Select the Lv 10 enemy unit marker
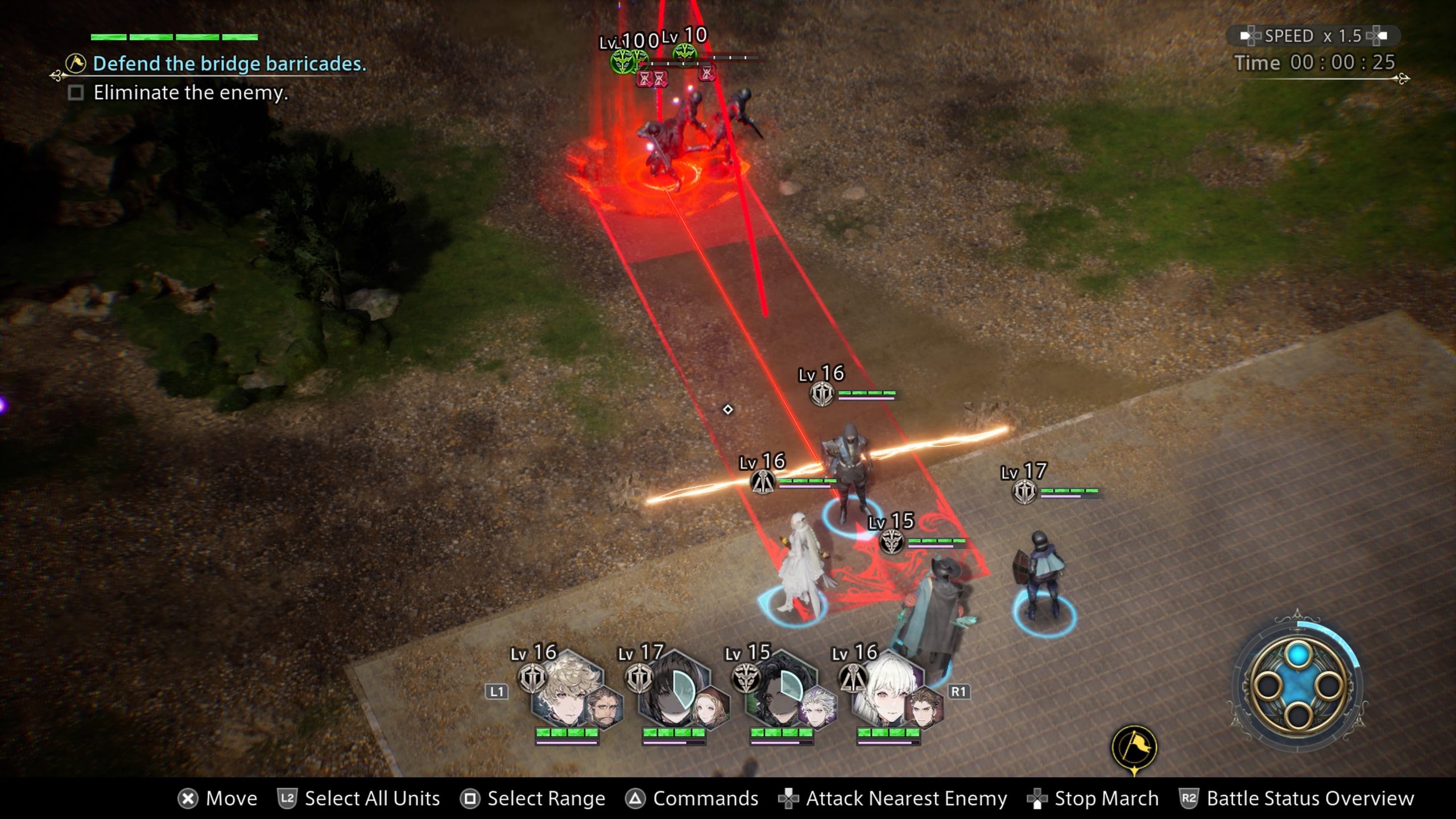1456x819 pixels. coord(684,55)
